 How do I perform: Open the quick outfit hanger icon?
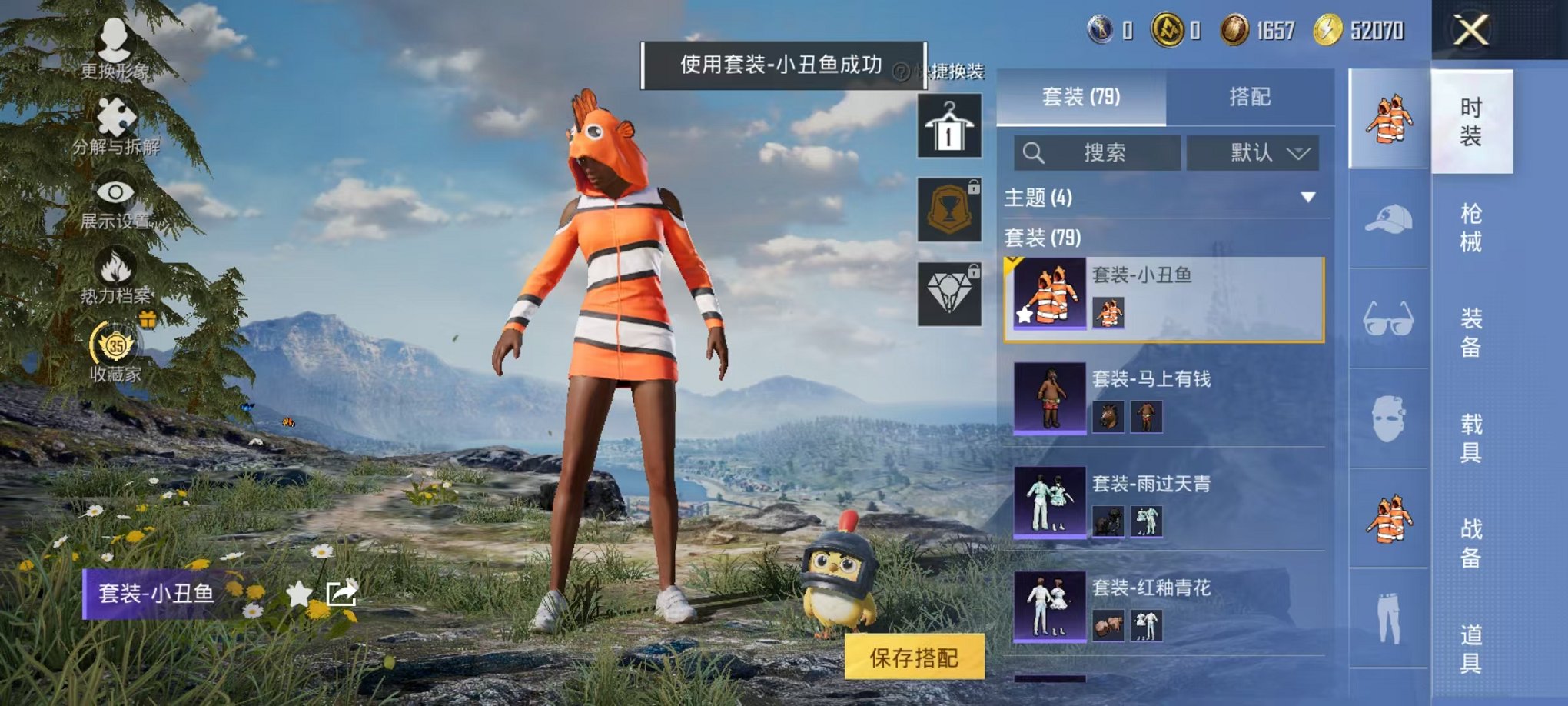click(x=950, y=125)
